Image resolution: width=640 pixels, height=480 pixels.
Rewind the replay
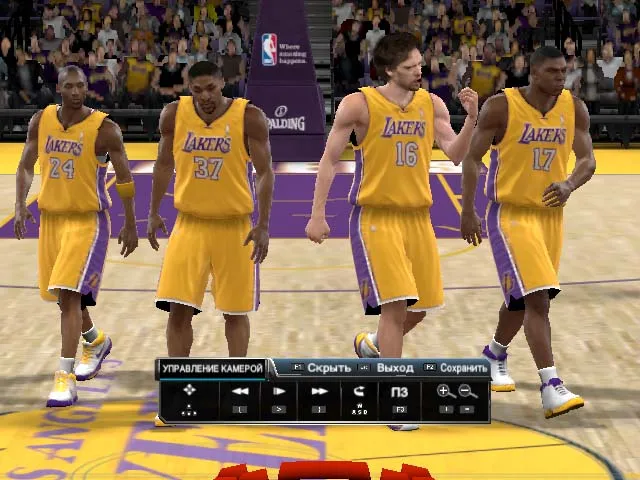240,392
